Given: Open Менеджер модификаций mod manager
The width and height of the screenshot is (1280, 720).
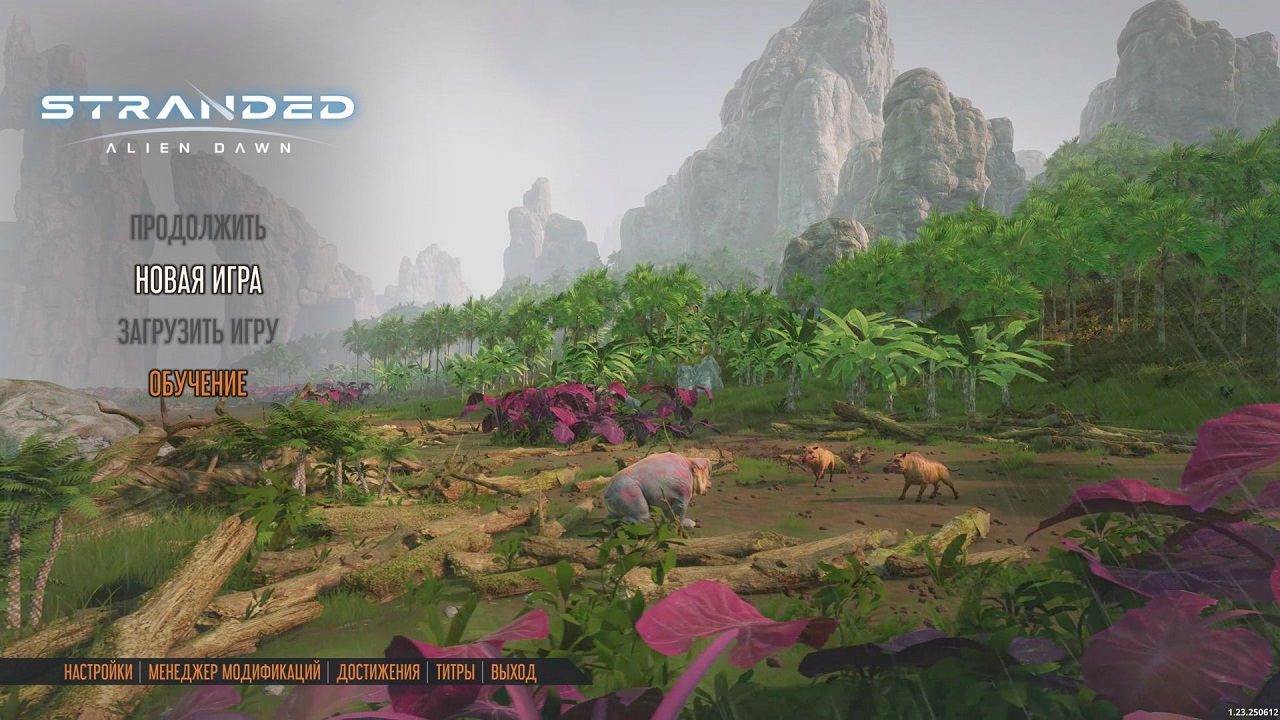Looking at the screenshot, I should pos(234,672).
